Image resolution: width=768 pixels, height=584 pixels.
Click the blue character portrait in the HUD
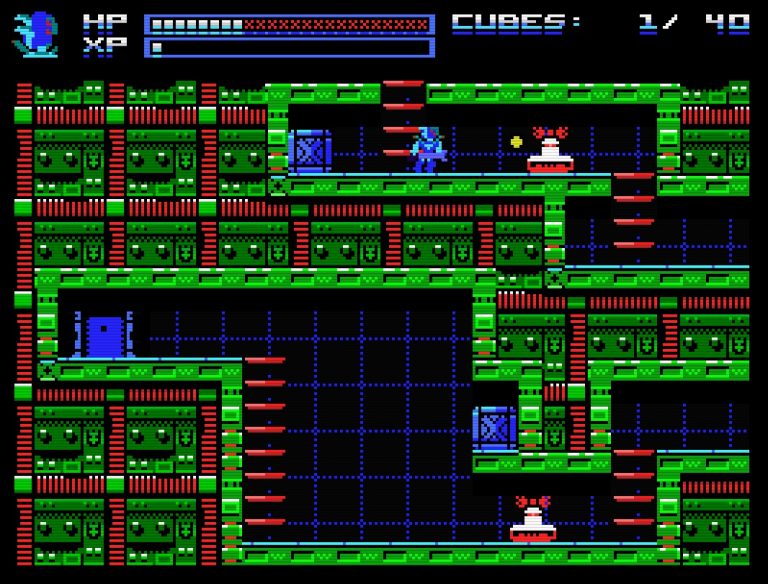pos(37,34)
